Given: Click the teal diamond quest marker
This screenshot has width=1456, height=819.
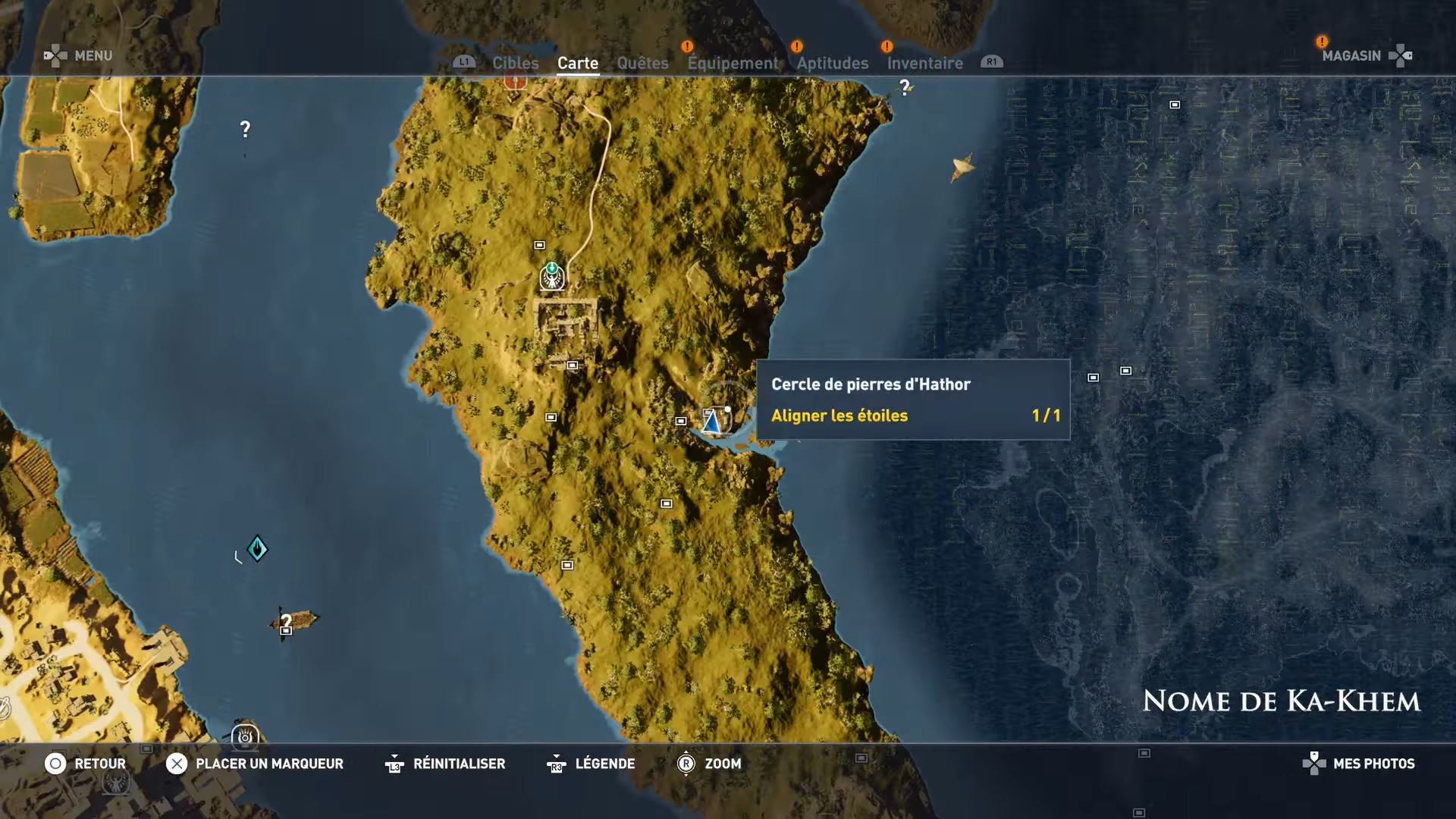Looking at the screenshot, I should (x=257, y=548).
